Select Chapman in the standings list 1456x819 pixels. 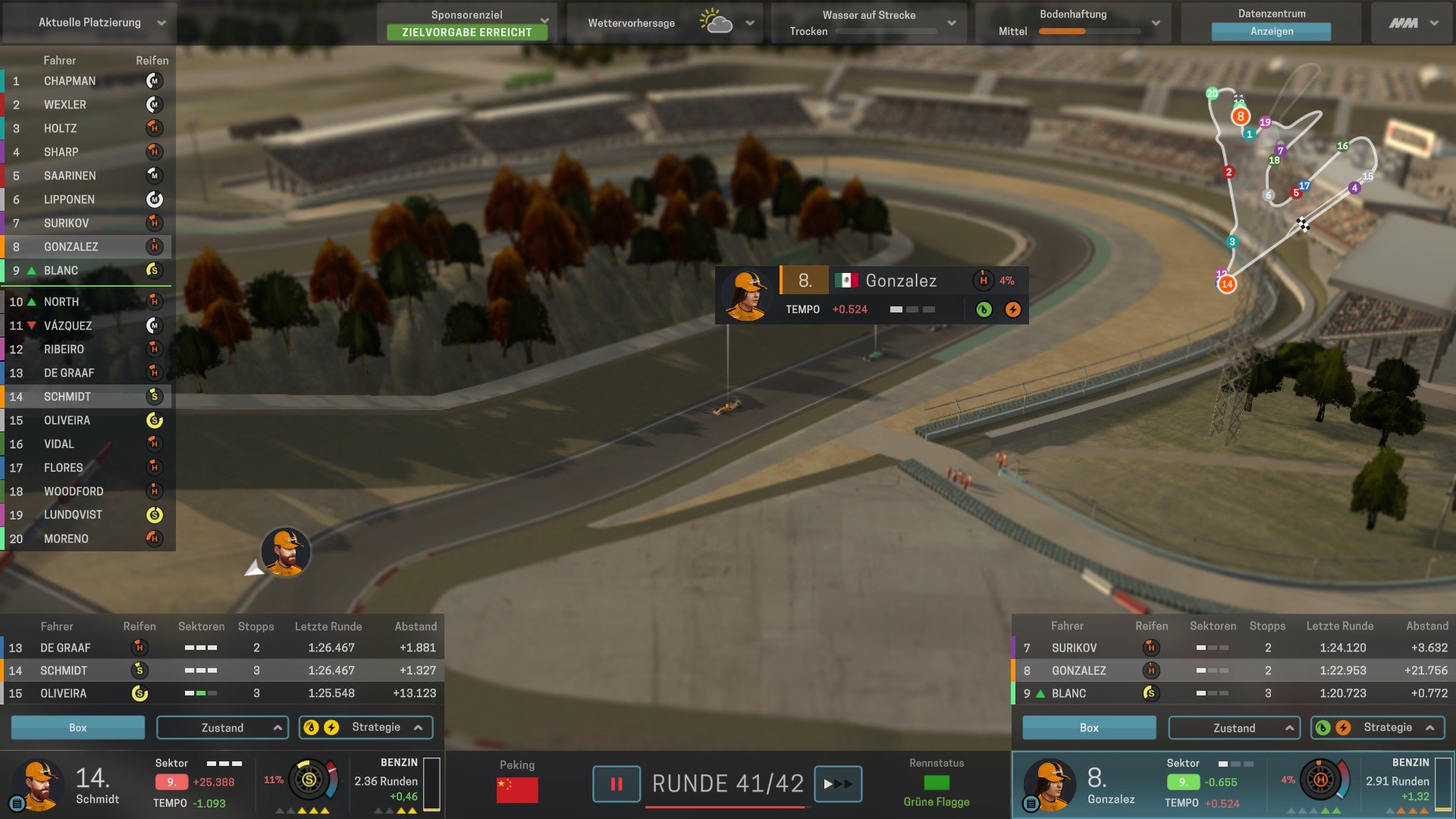70,81
